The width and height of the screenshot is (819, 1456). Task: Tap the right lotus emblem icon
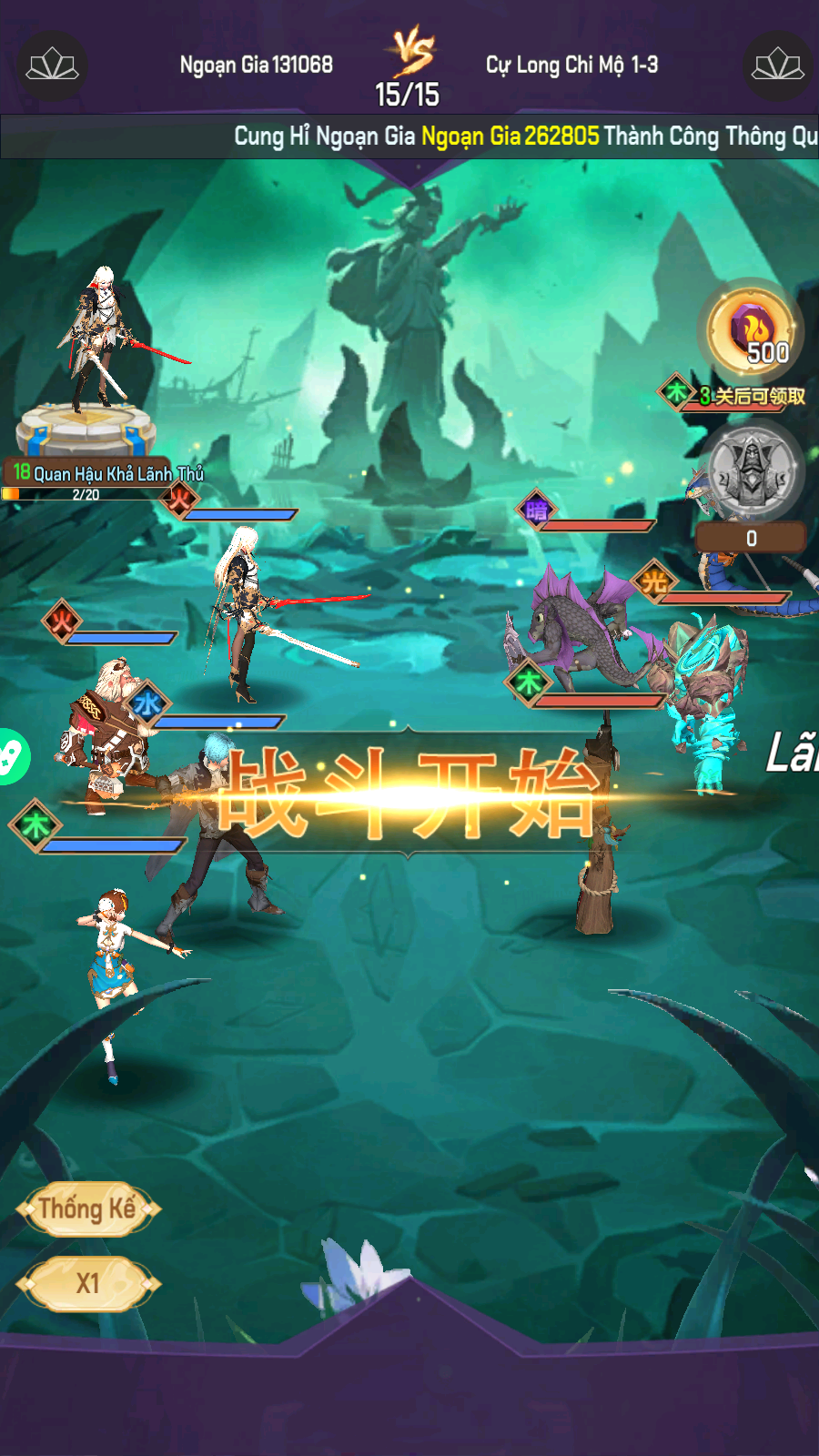(x=777, y=66)
